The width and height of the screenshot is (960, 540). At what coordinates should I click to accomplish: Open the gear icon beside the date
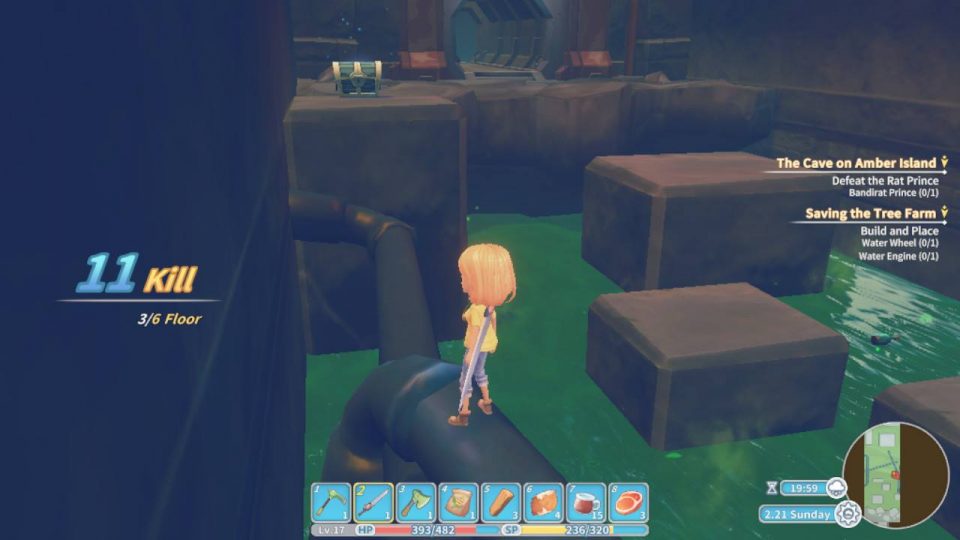[x=848, y=515]
